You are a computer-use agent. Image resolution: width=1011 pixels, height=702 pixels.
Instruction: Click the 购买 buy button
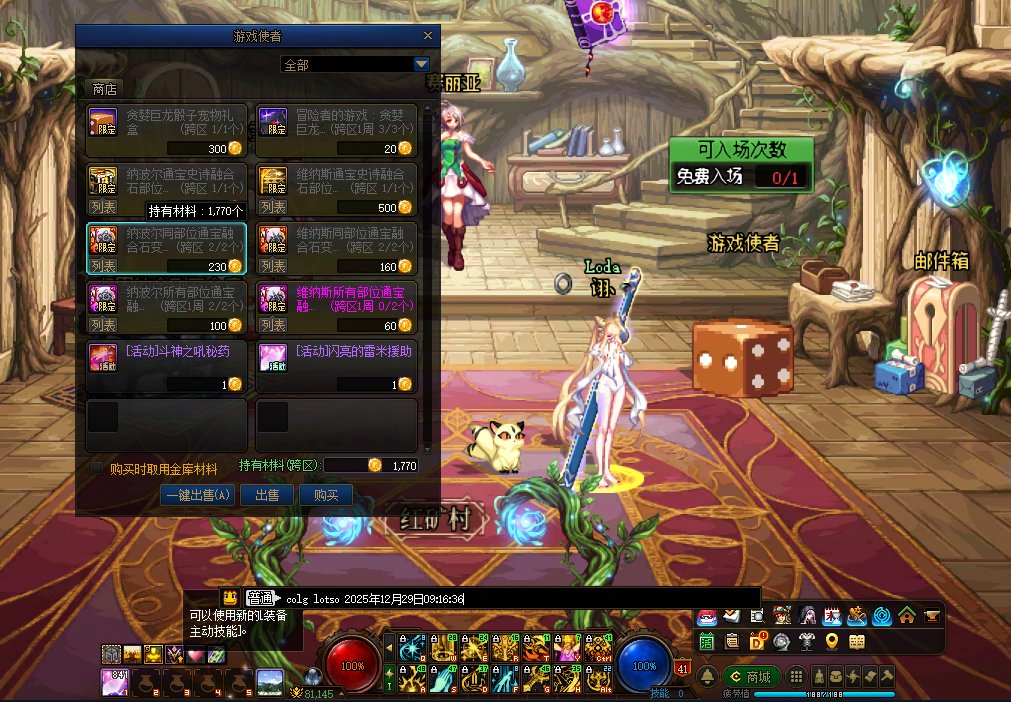click(326, 495)
